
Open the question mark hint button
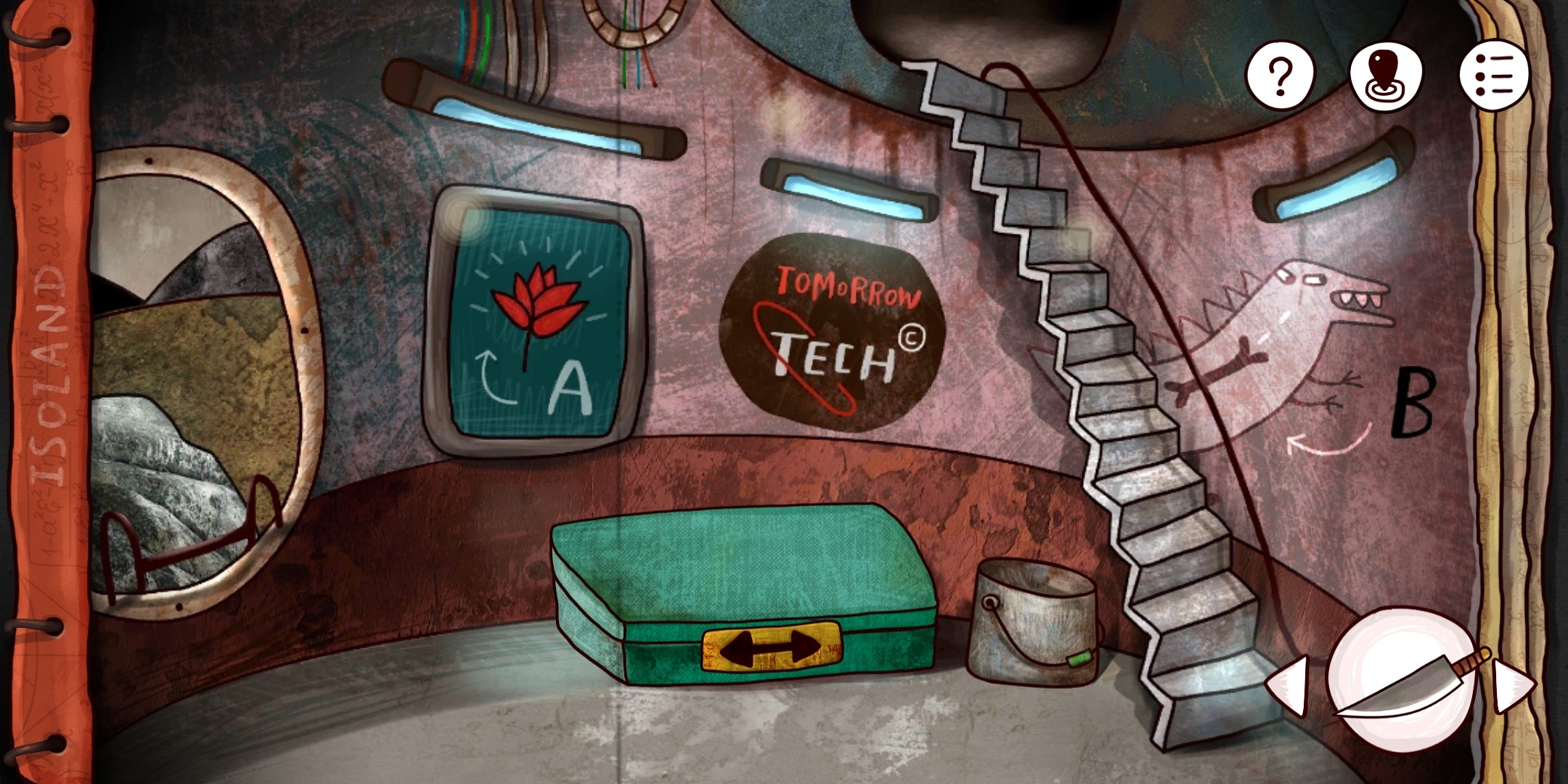(x=1280, y=75)
